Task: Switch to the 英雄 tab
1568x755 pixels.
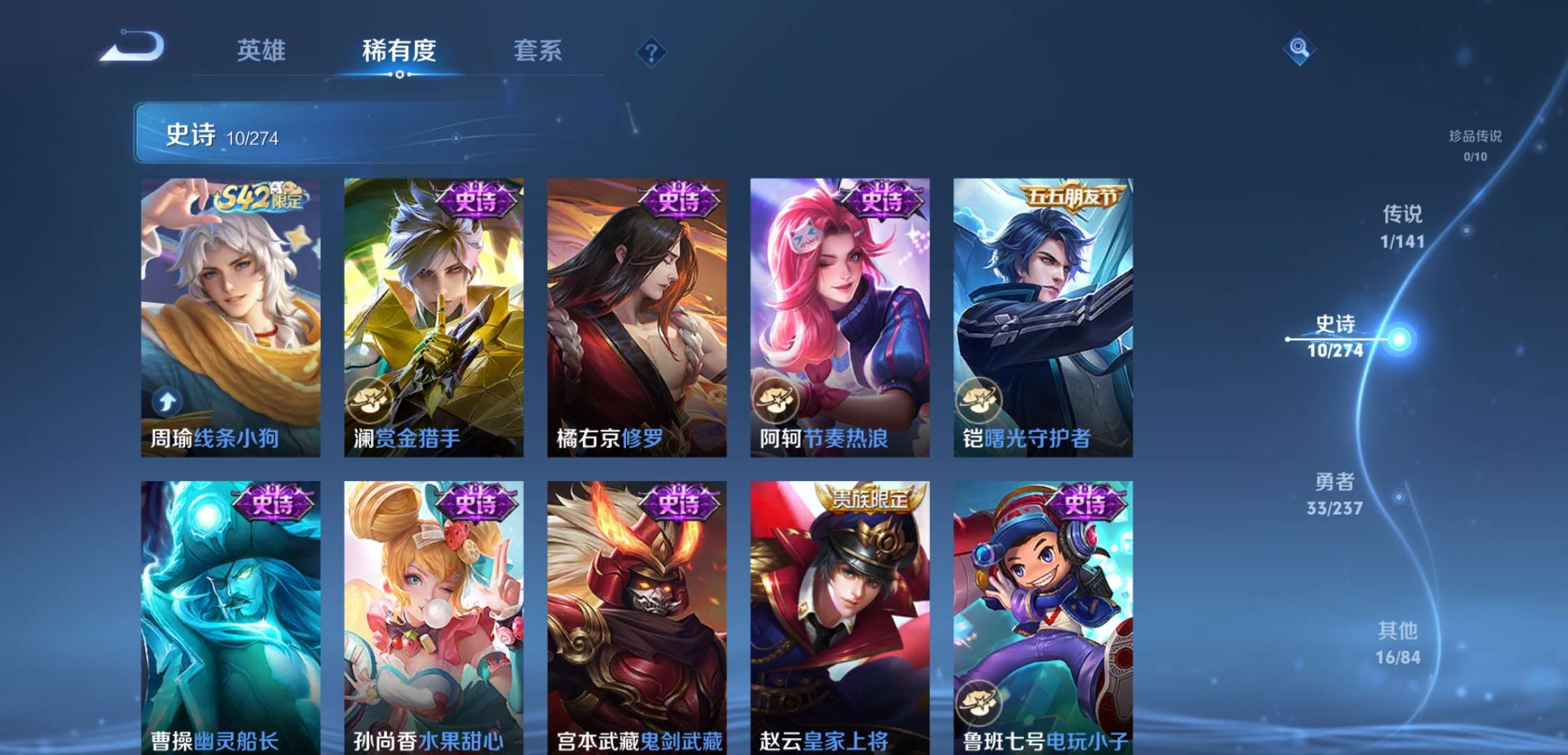Action: [264, 51]
